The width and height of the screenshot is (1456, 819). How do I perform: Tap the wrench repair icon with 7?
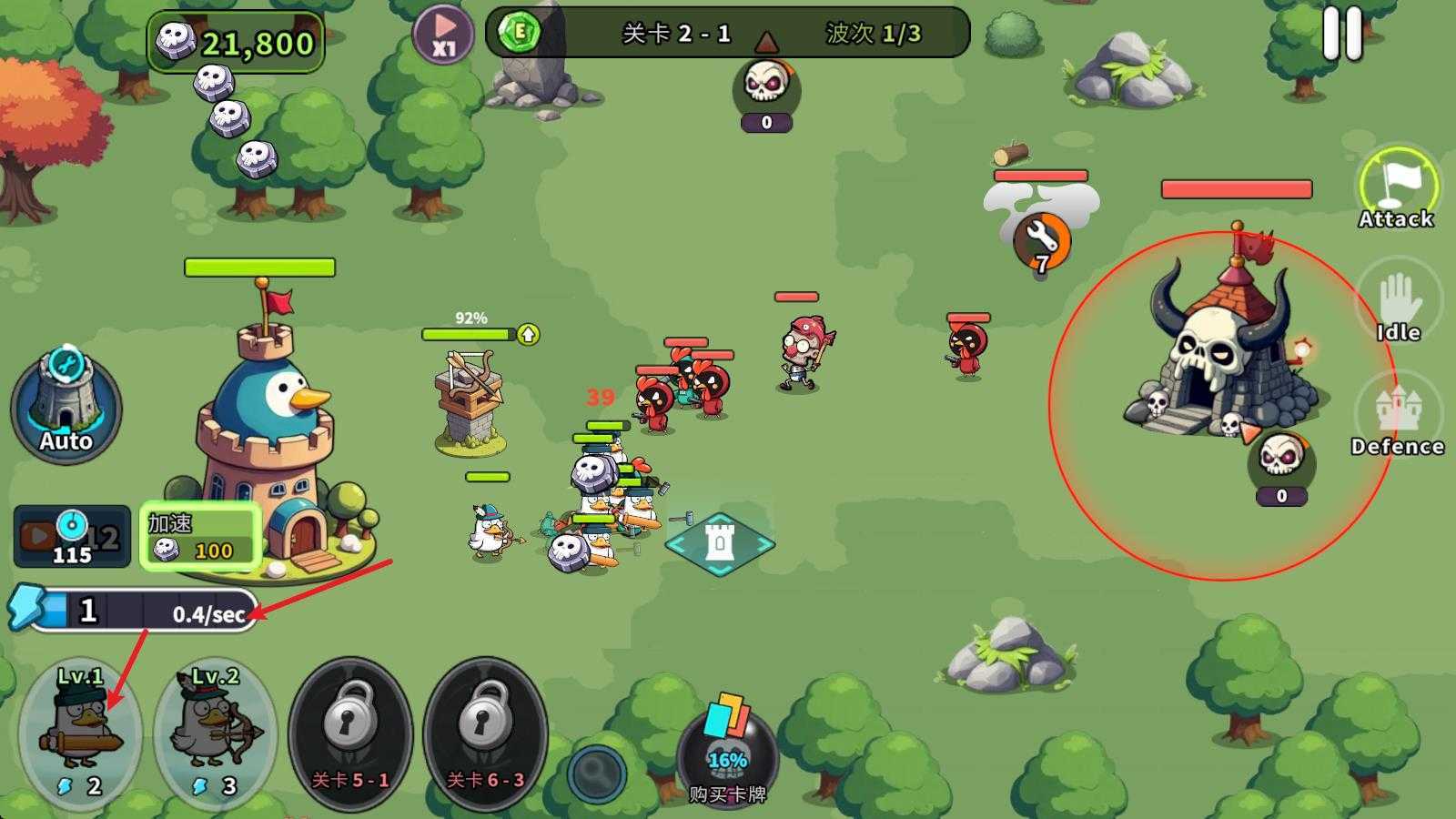tap(1042, 239)
